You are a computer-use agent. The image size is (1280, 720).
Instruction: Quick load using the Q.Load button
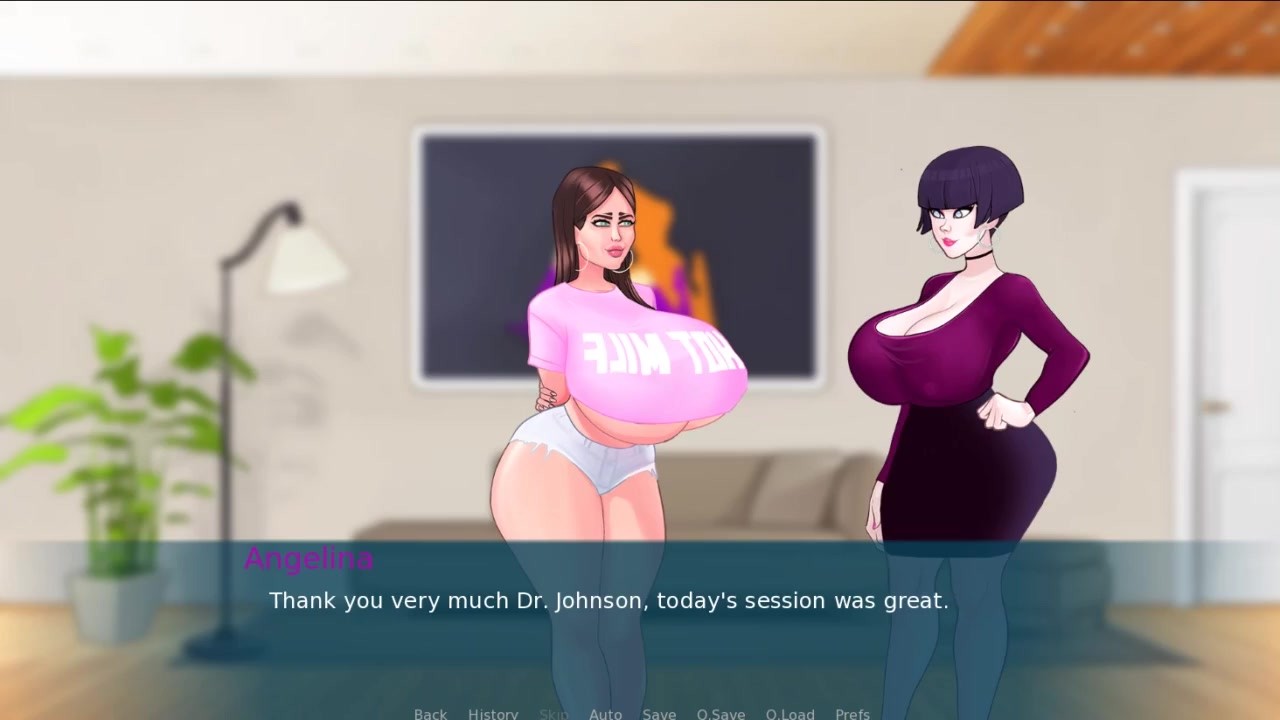[790, 713]
